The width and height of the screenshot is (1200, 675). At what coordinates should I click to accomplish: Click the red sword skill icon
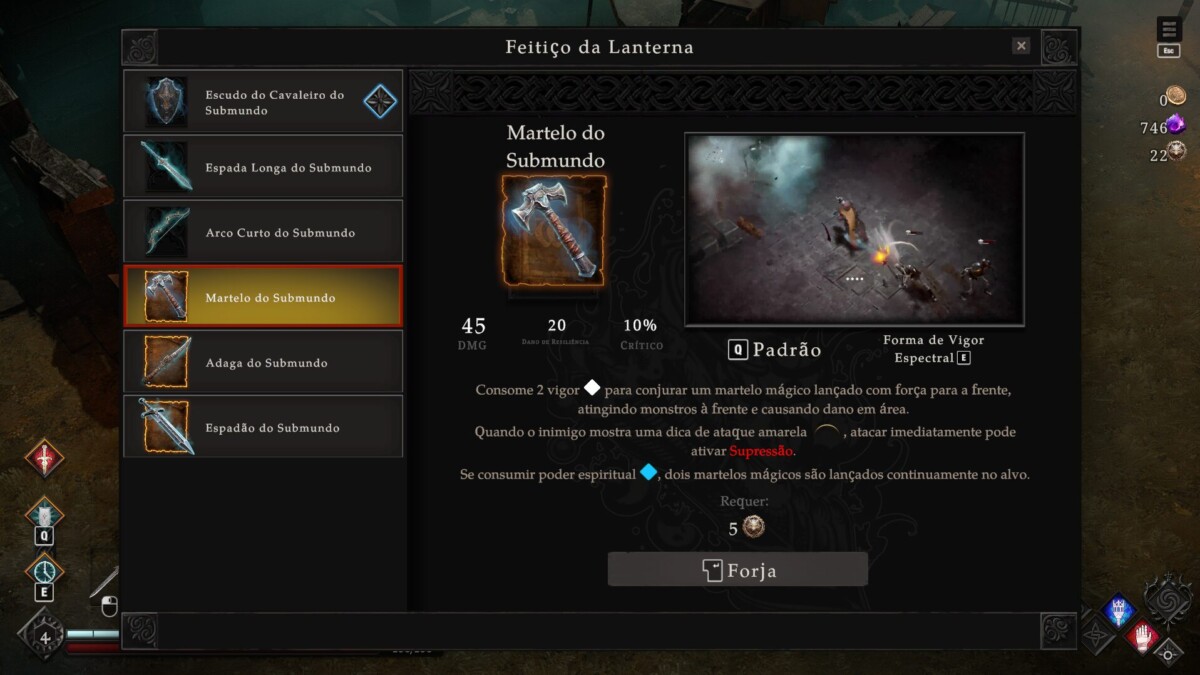pyautogui.click(x=44, y=458)
